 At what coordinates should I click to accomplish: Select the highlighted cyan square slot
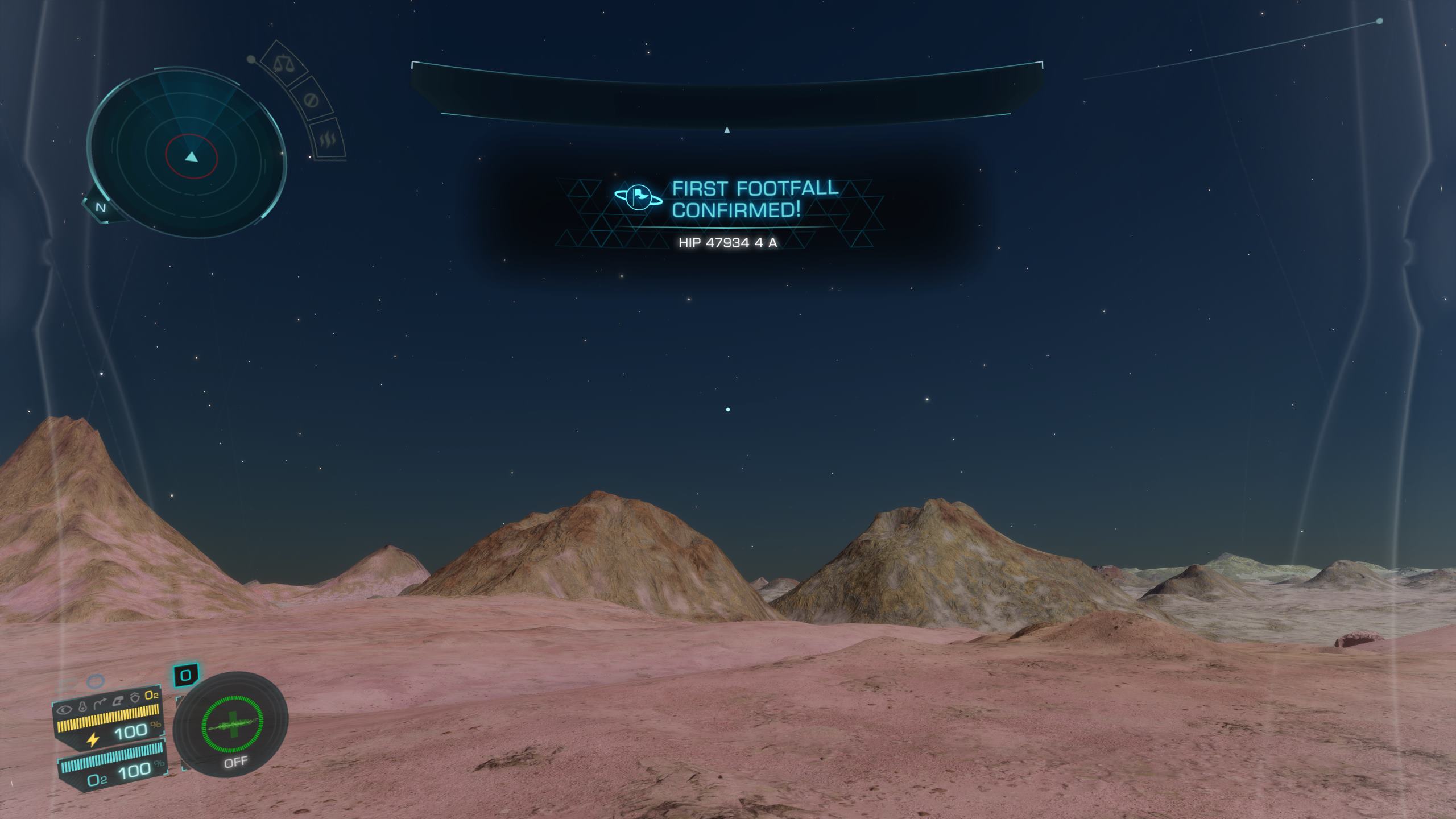coord(185,676)
